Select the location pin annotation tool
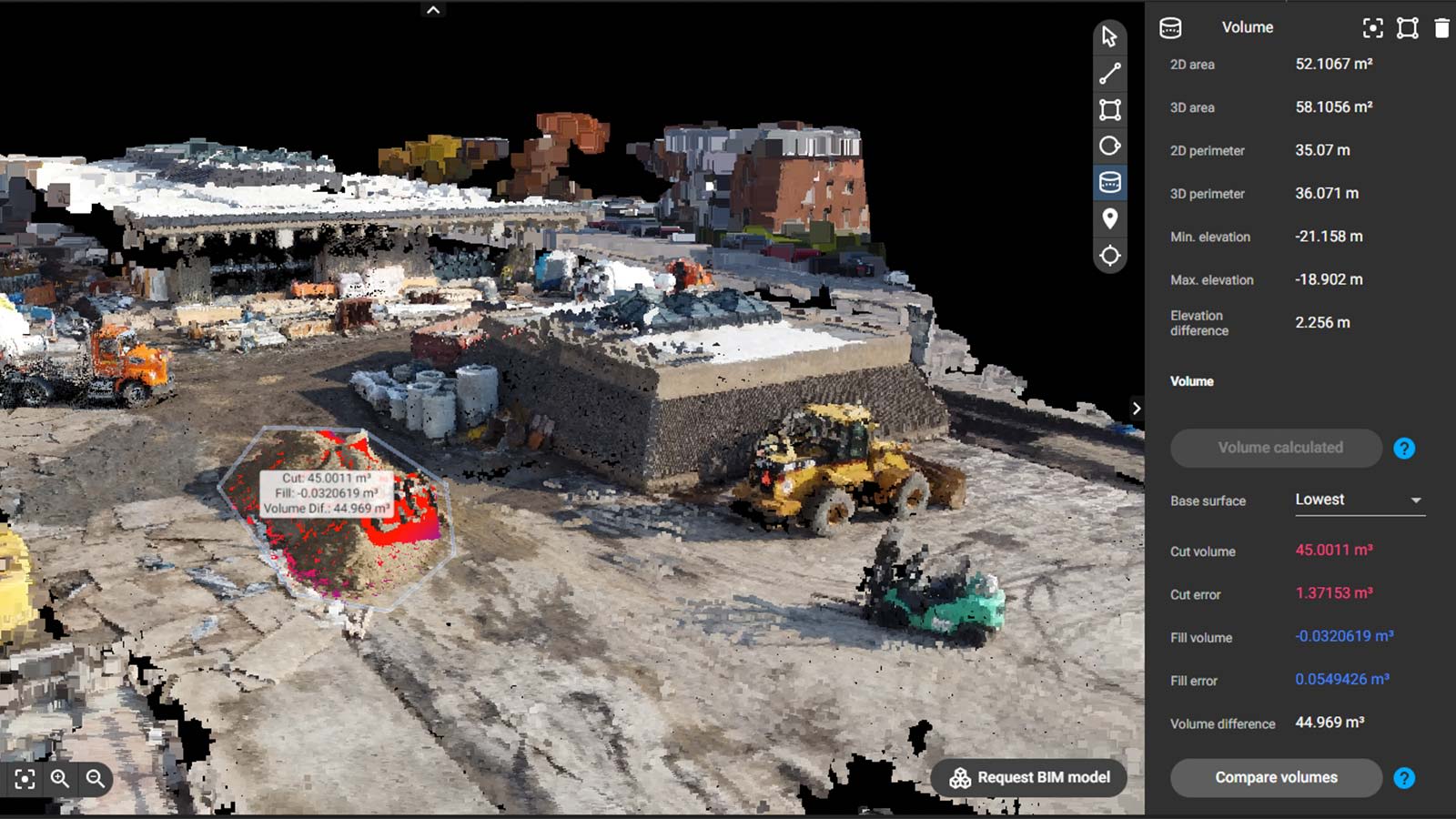 click(1109, 217)
